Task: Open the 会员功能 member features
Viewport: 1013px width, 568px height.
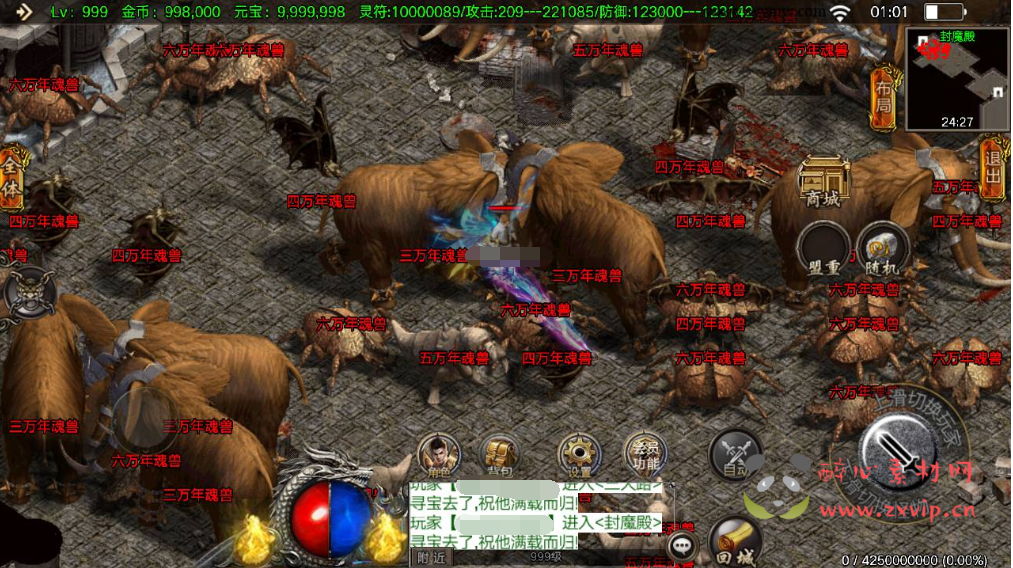Action: [x=645, y=457]
